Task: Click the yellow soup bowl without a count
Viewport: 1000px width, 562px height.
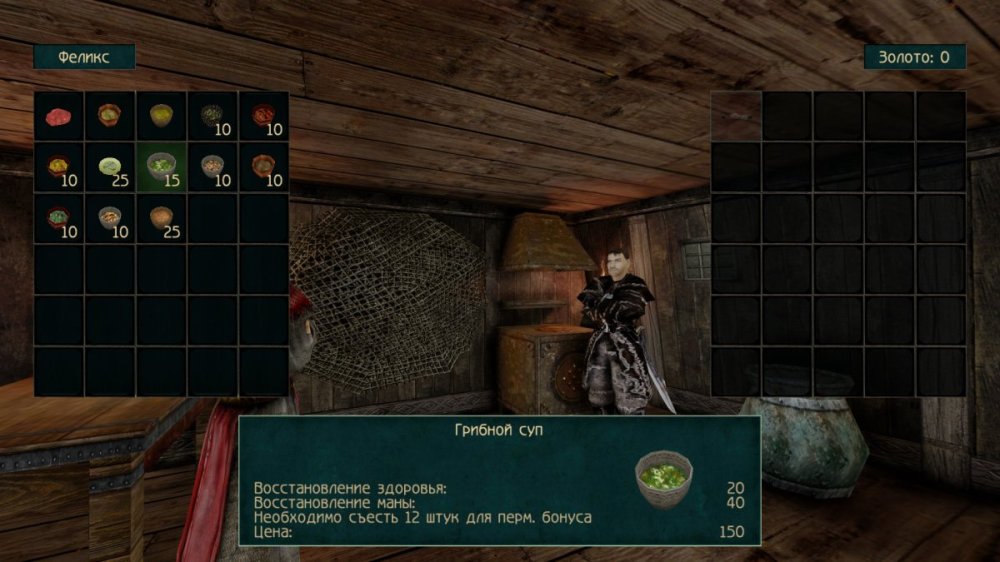Action: [x=161, y=116]
